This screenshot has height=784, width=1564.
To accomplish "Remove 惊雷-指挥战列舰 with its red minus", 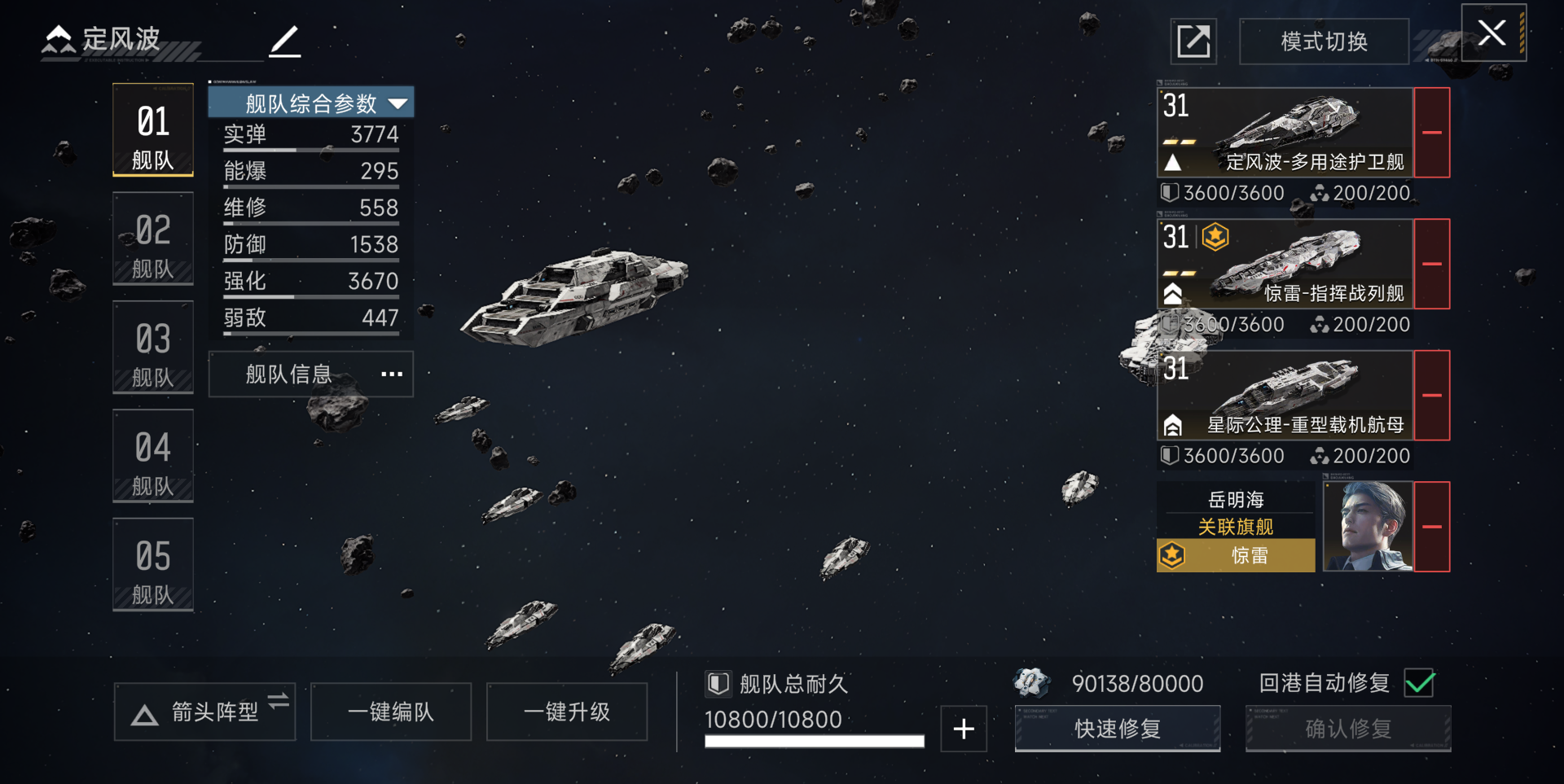I will point(1432,264).
